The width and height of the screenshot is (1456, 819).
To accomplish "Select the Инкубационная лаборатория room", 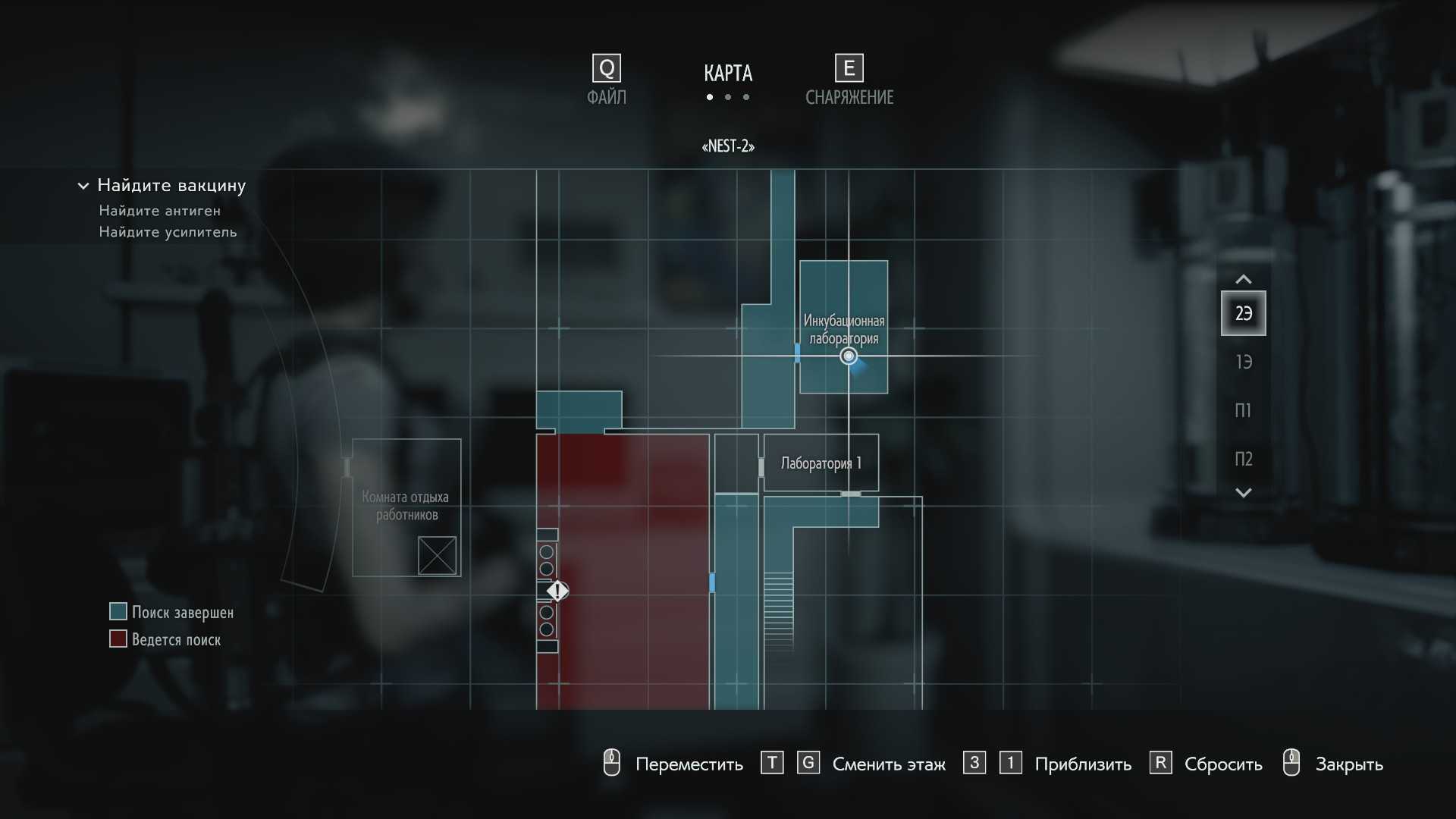I will [843, 303].
